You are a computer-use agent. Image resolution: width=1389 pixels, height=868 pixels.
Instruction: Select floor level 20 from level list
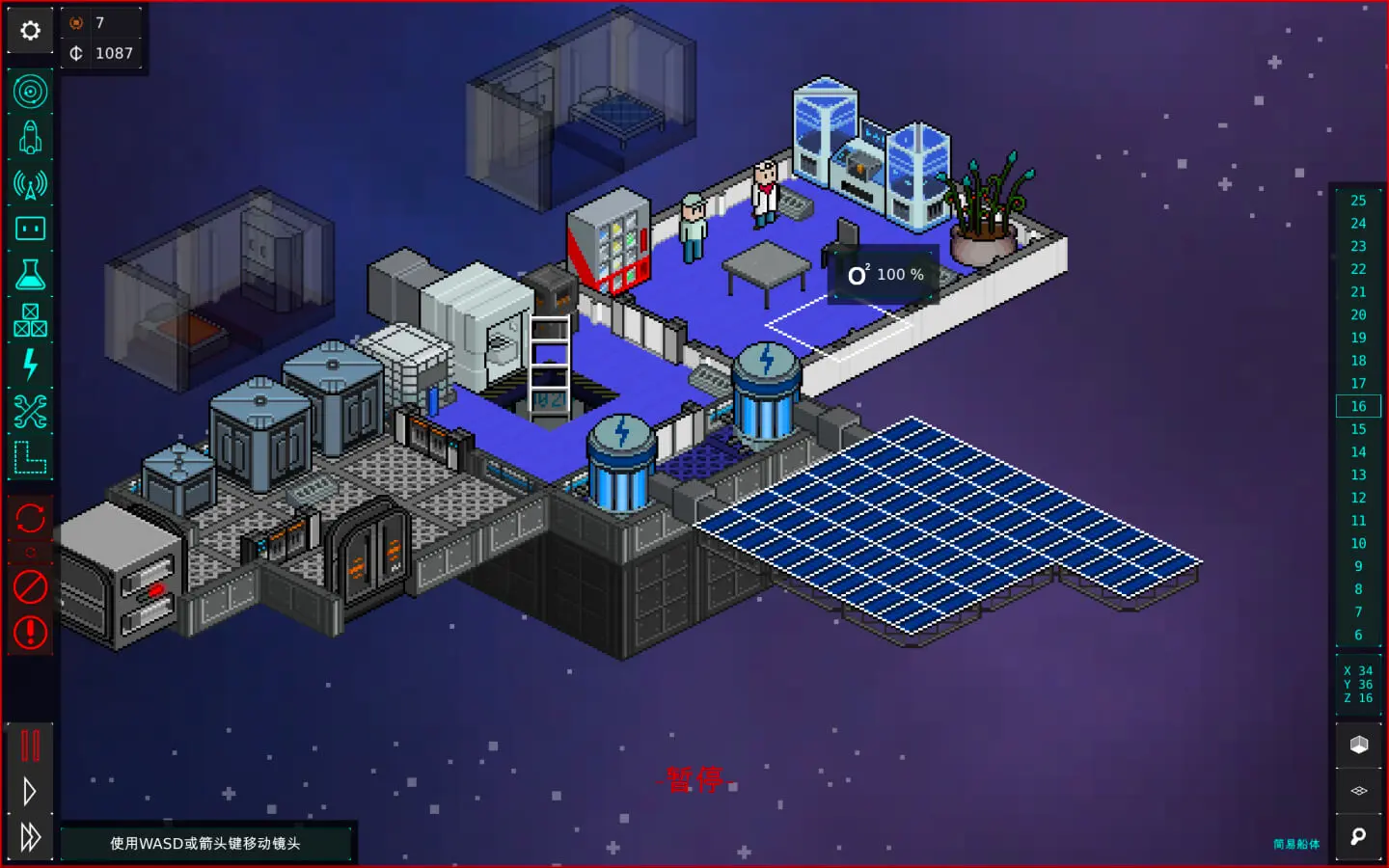click(x=1358, y=314)
